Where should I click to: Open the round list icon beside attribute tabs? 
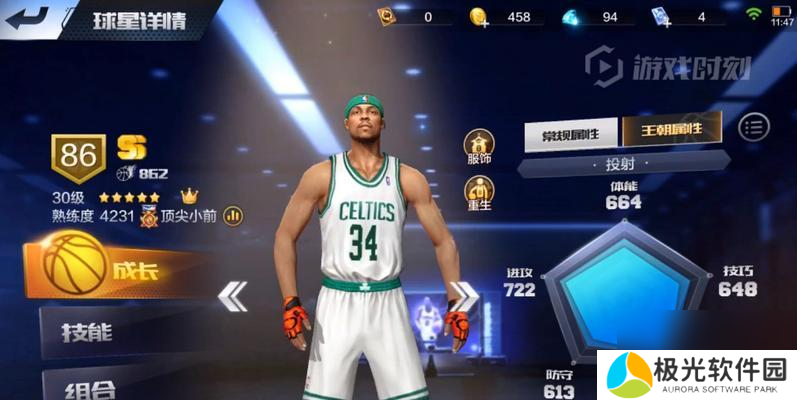tap(753, 126)
